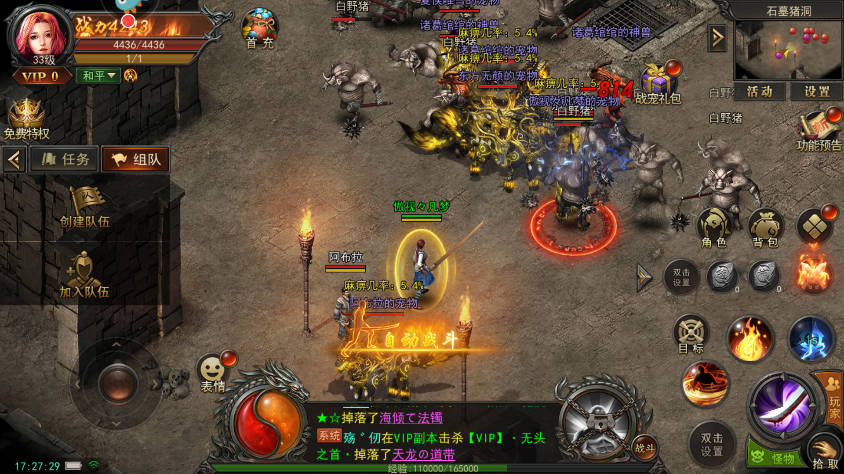Viewport: 844px width, 474px height.
Task: Open the 首充 first recharge offer
Action: (x=261, y=28)
